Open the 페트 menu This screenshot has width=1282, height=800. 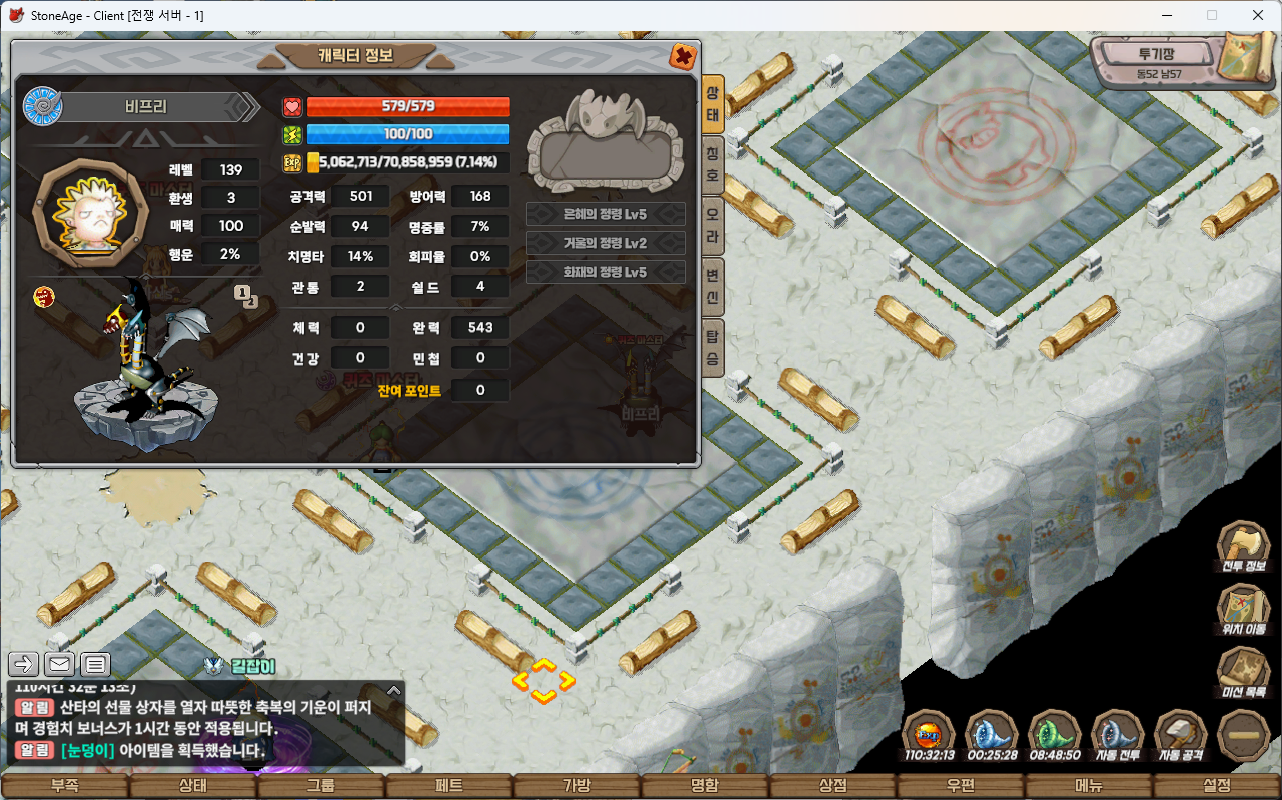tap(449, 786)
